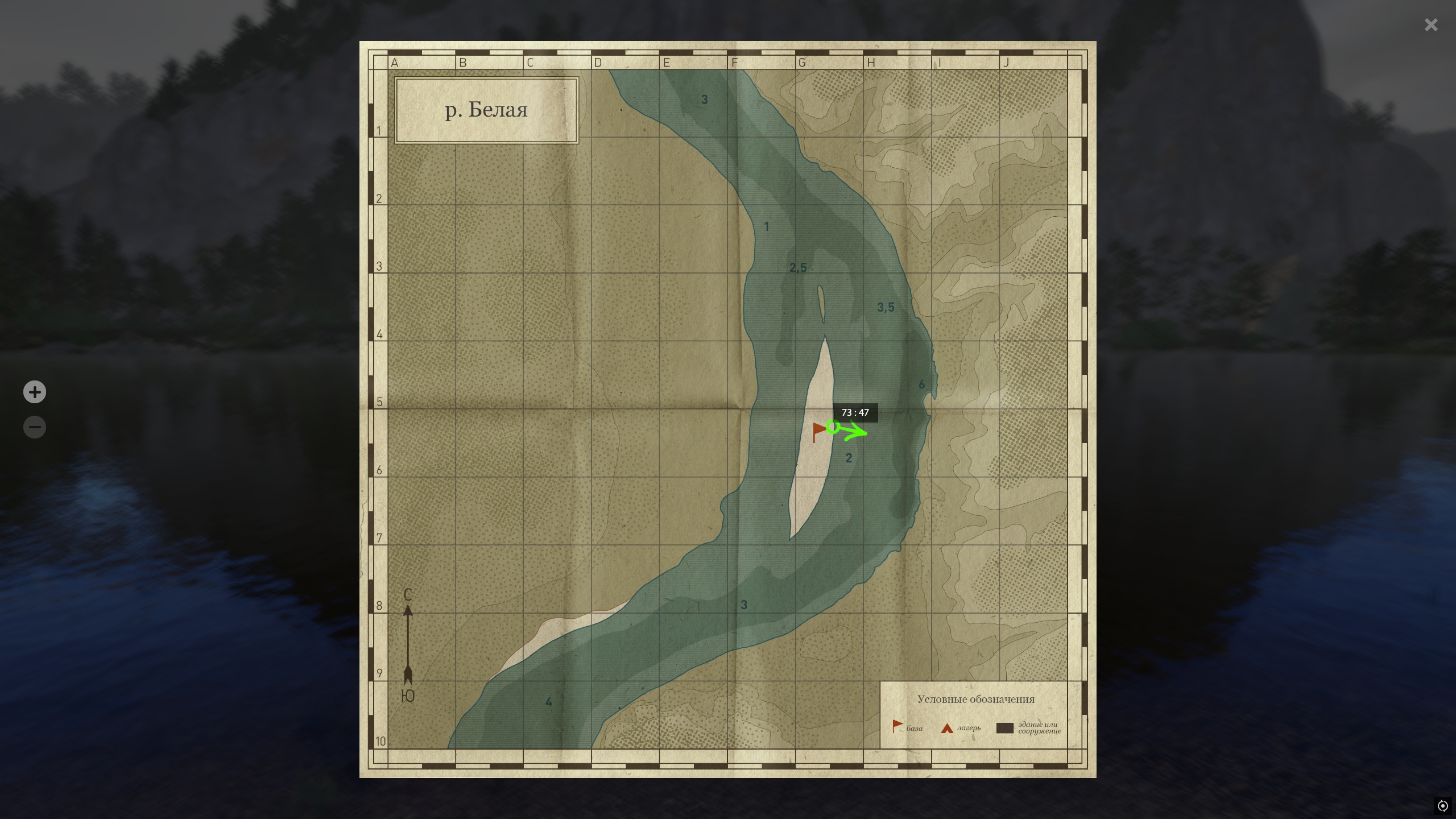Screen dimensions: 1456x819
Task: Close the map with the X button
Action: click(1431, 25)
